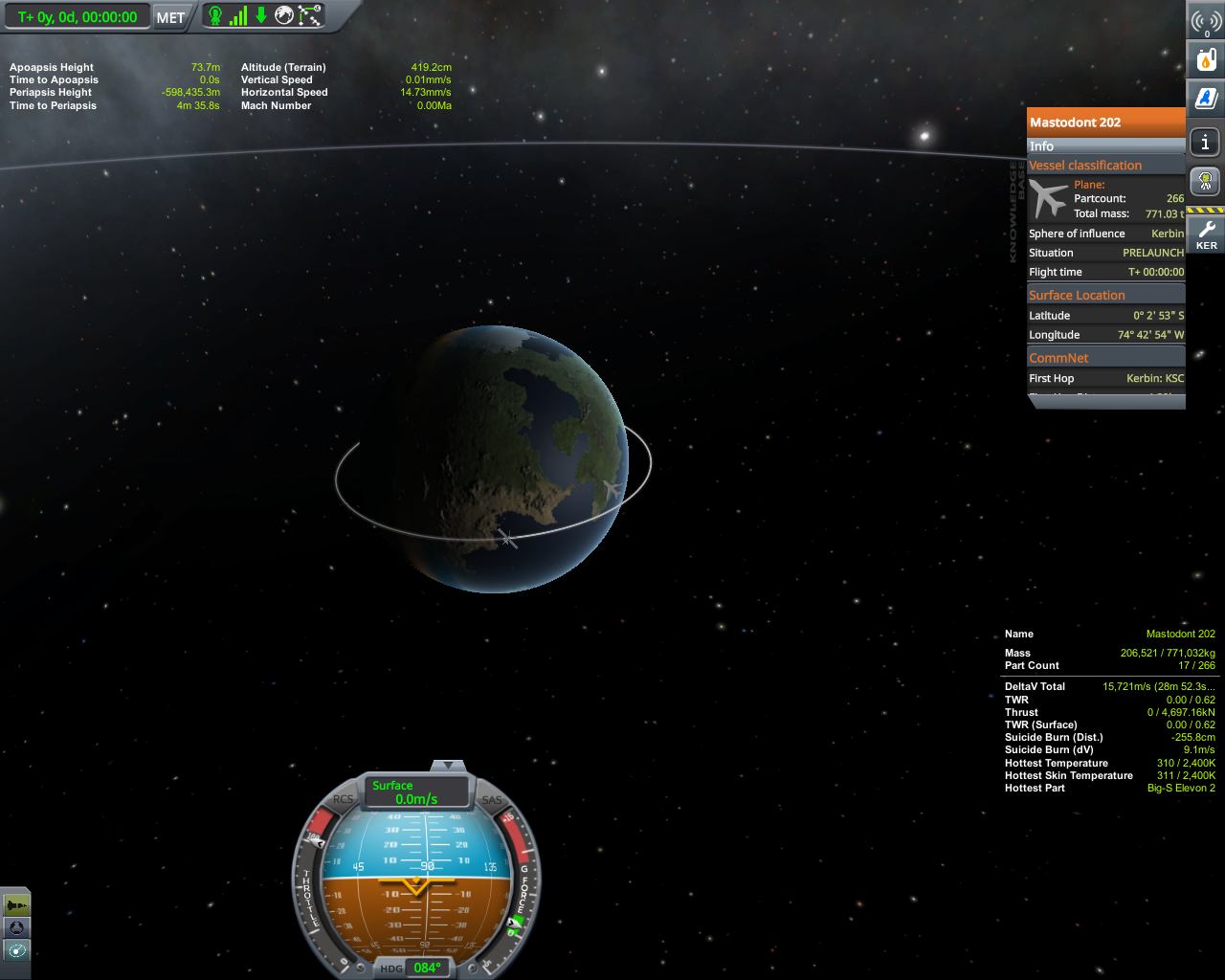Click the green down-arrow control icon
Viewport: 1225px width, 980px height.
(260, 15)
